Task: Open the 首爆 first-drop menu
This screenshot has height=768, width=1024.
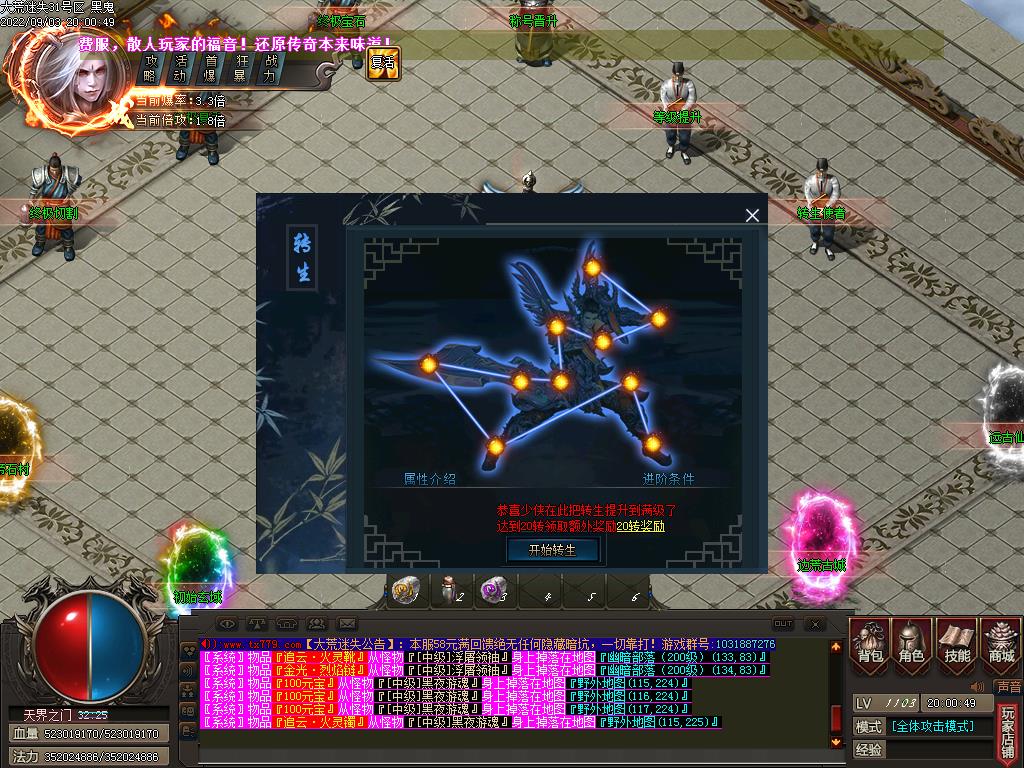Action: (x=211, y=67)
